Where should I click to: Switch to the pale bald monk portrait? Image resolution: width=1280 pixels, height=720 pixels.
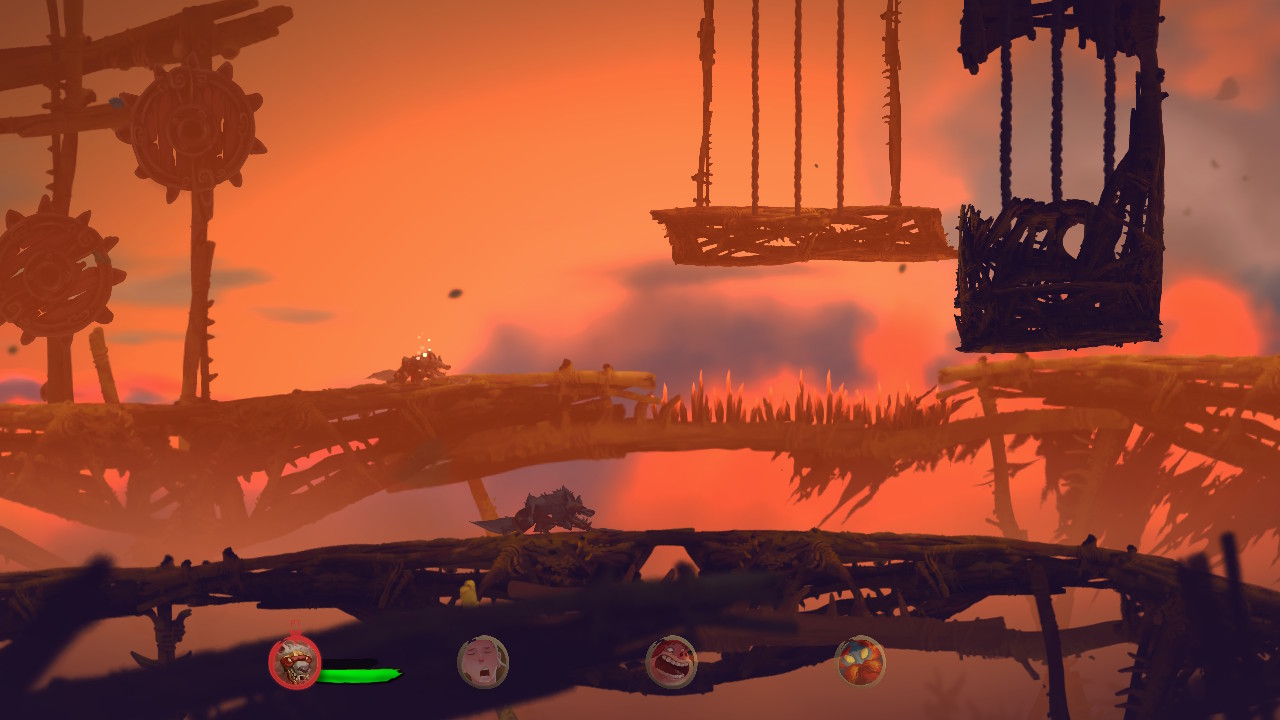click(483, 662)
